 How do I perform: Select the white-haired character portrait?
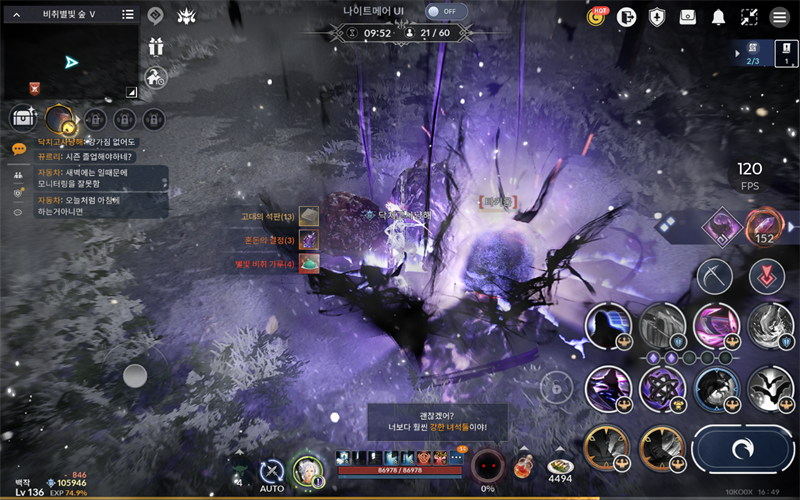[x=306, y=470]
